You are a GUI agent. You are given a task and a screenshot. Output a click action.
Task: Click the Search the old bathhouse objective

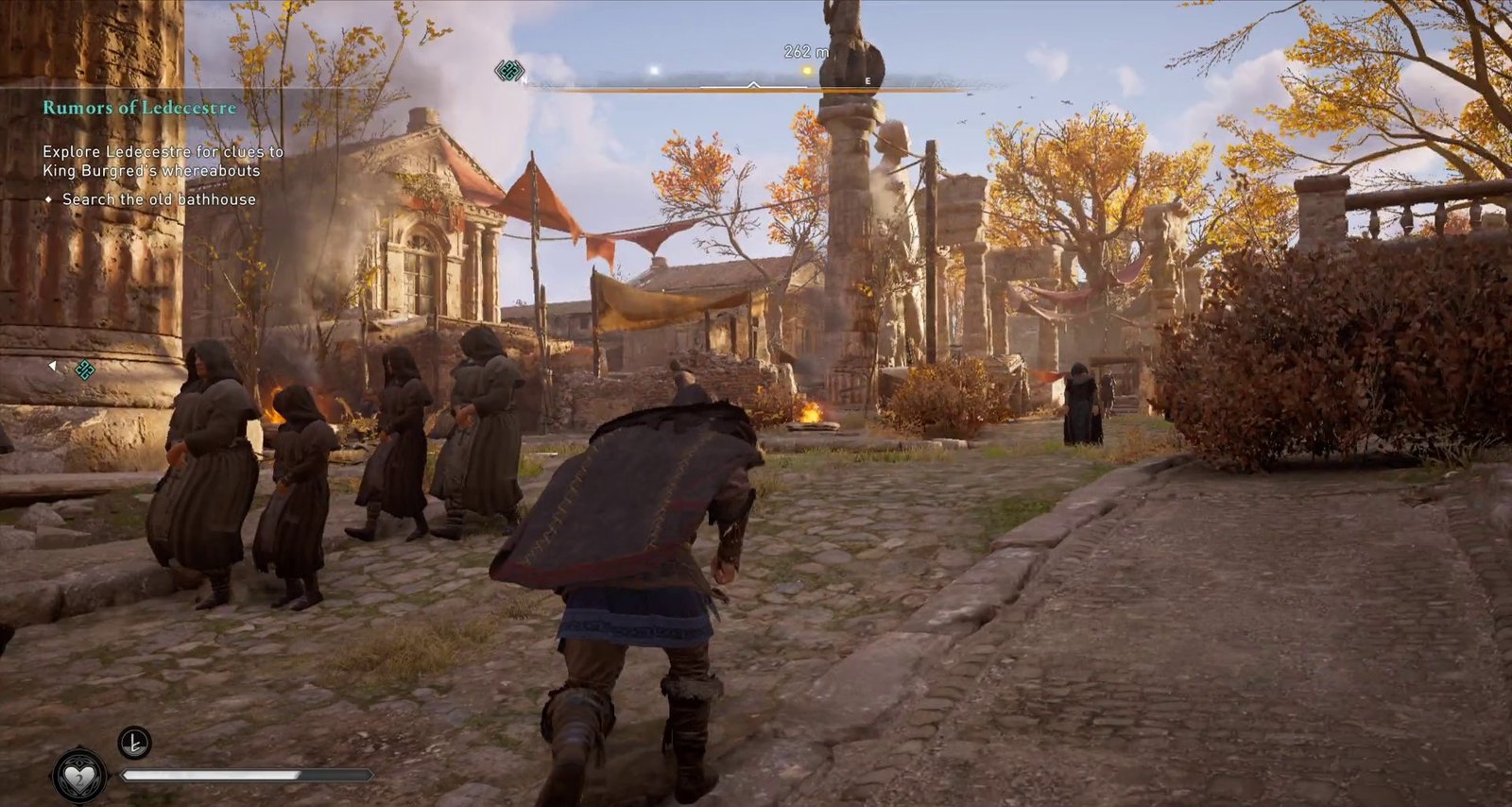pyautogui.click(x=159, y=199)
